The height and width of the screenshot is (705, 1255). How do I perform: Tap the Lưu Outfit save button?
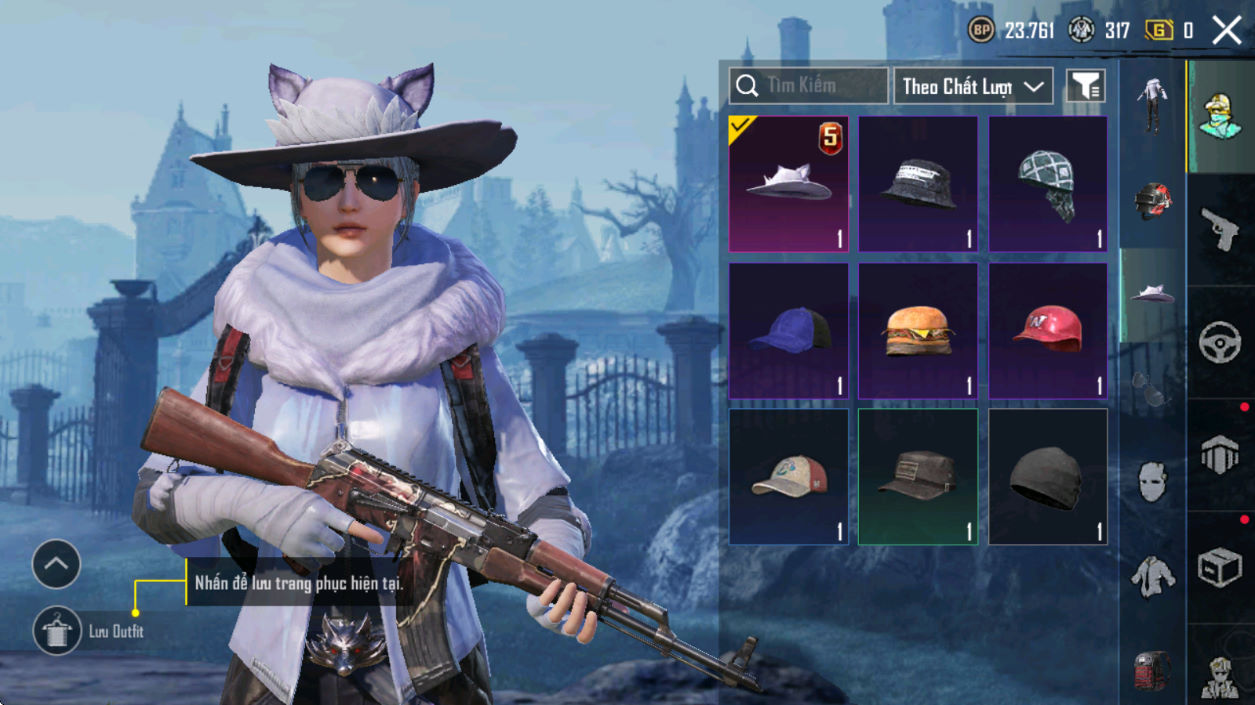(58, 631)
